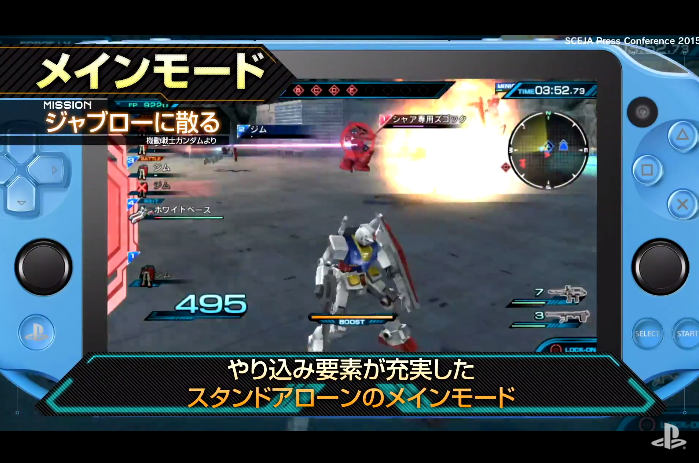
Task: Select the beam rifle weapon icon
Action: click(567, 294)
